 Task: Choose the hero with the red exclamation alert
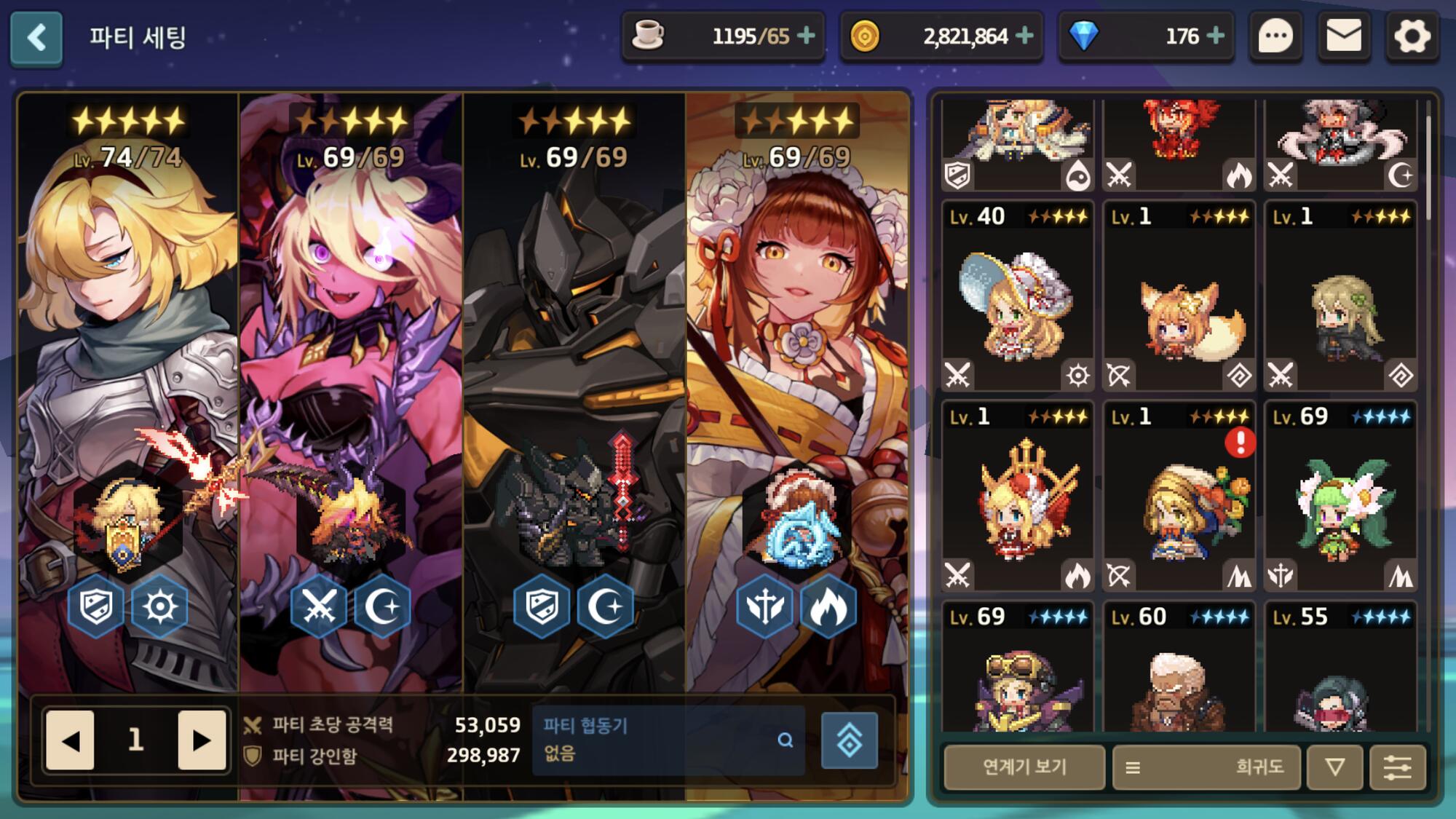tap(1179, 496)
